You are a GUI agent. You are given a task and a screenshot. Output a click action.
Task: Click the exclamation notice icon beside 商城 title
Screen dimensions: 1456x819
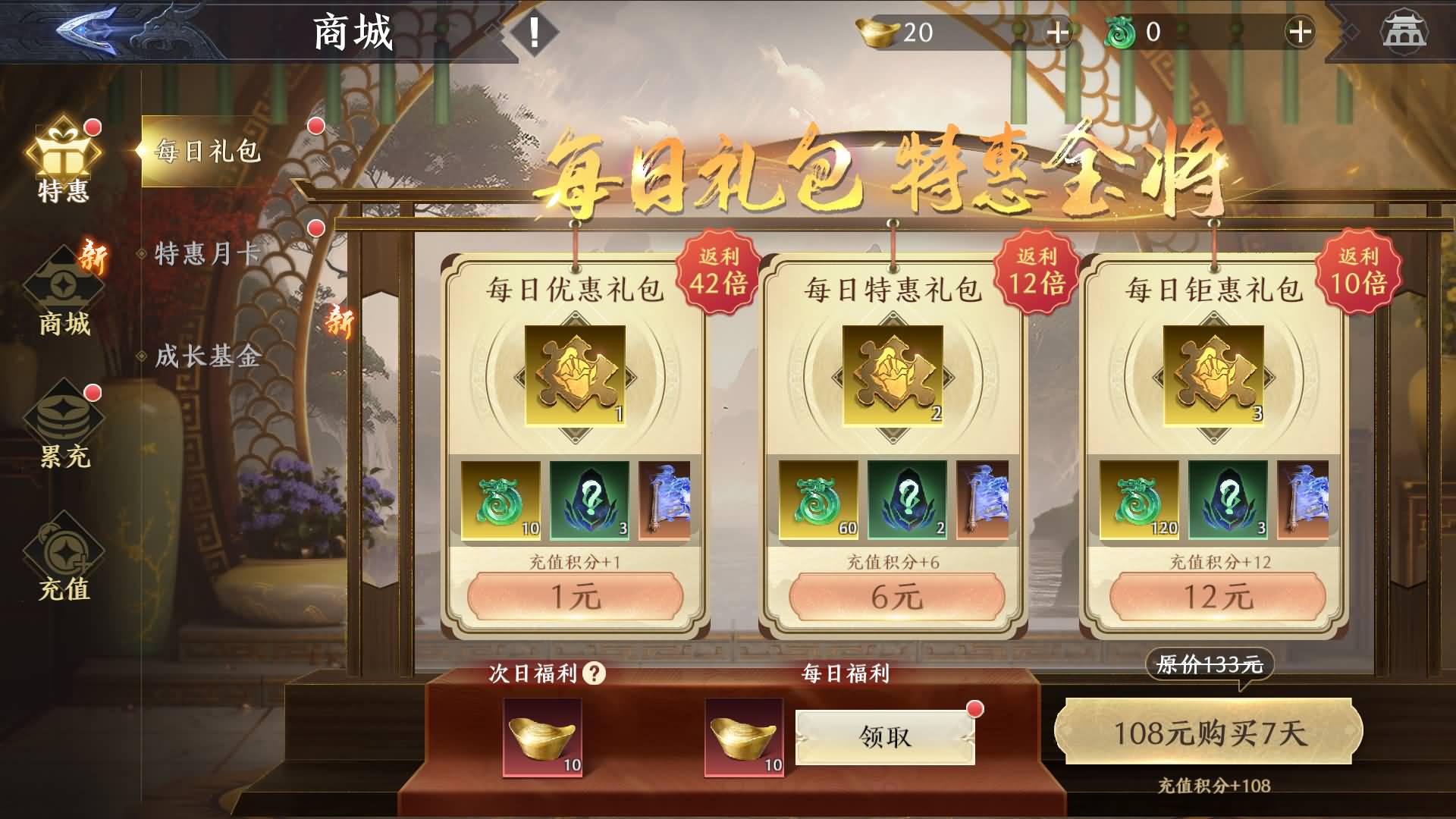535,33
